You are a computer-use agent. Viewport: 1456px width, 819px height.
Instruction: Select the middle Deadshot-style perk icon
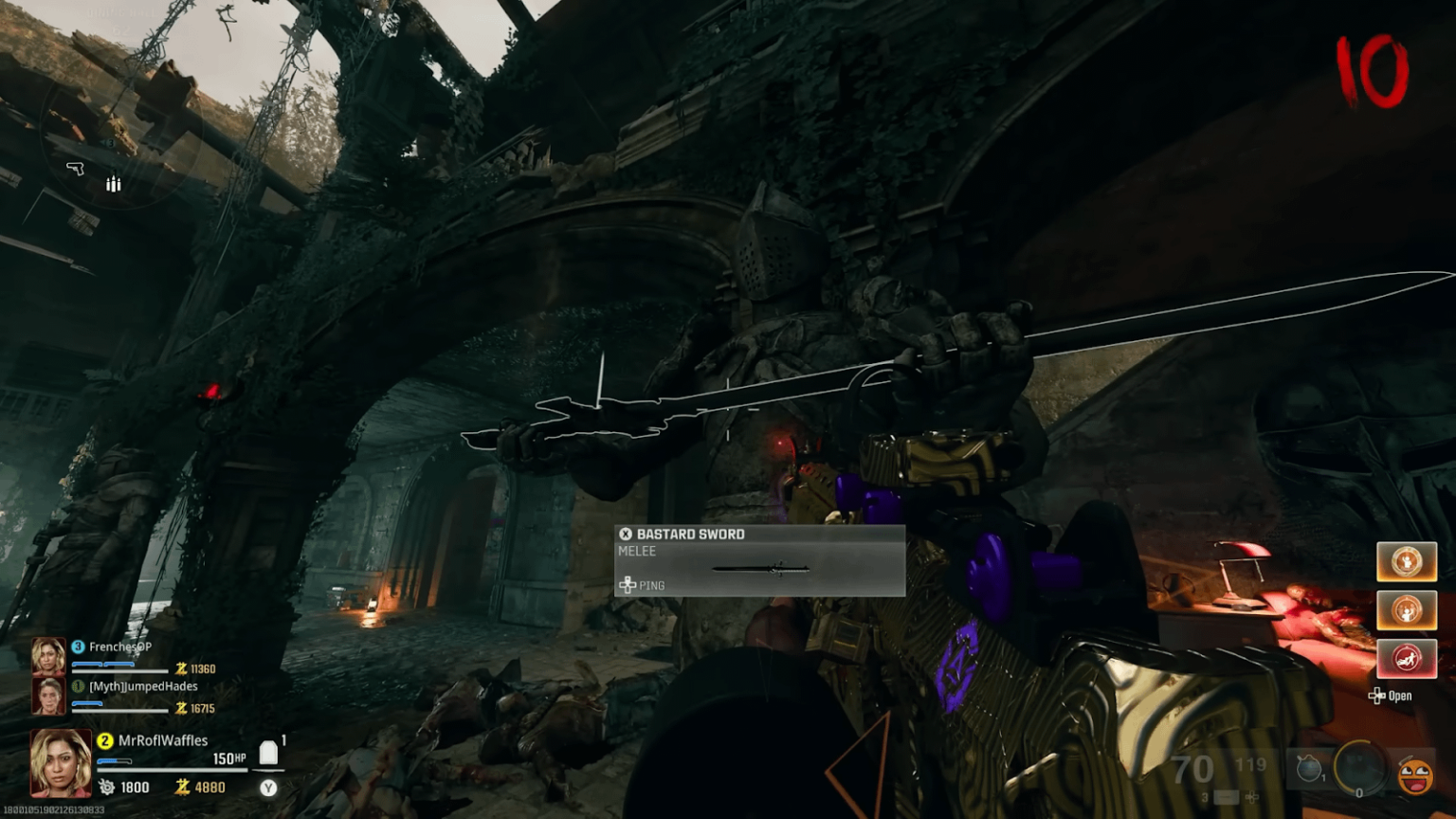[x=1407, y=610]
